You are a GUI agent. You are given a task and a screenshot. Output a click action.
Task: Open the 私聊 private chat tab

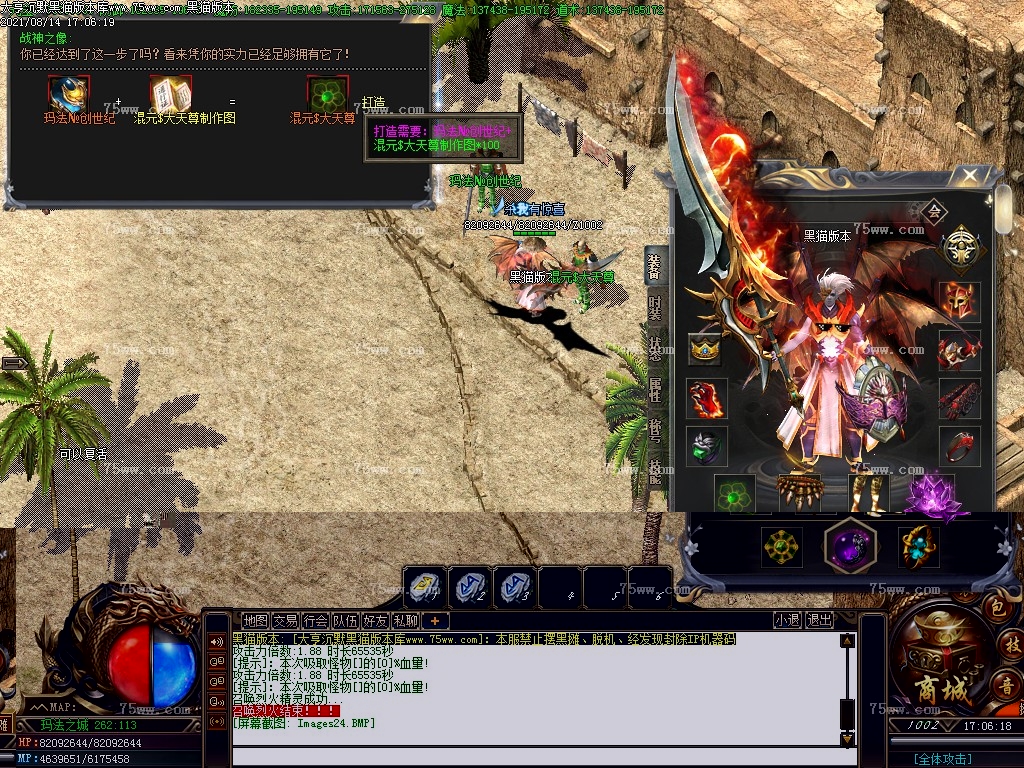[405, 621]
